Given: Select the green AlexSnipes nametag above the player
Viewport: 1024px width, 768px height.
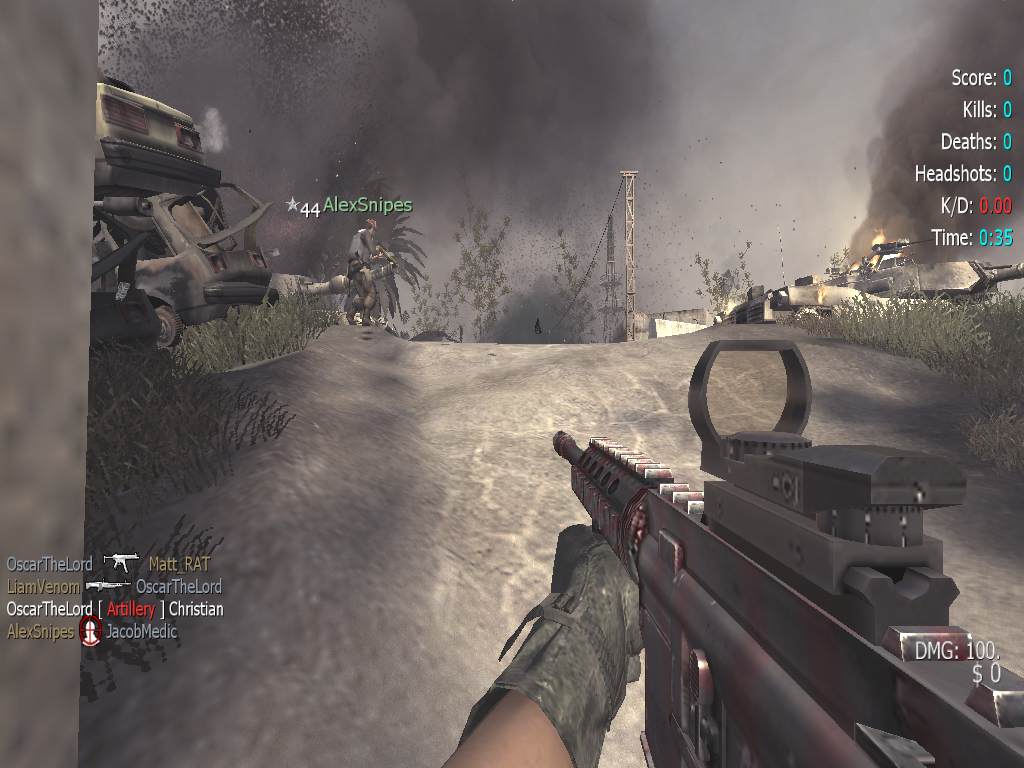Looking at the screenshot, I should pos(367,205).
